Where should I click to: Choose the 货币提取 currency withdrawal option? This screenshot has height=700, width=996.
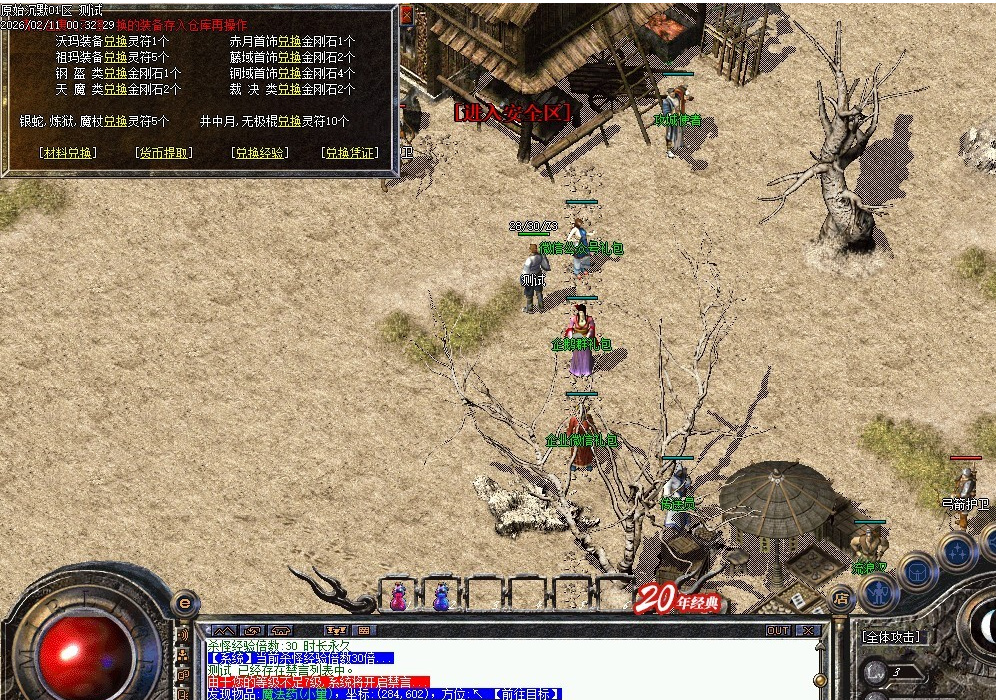163,153
